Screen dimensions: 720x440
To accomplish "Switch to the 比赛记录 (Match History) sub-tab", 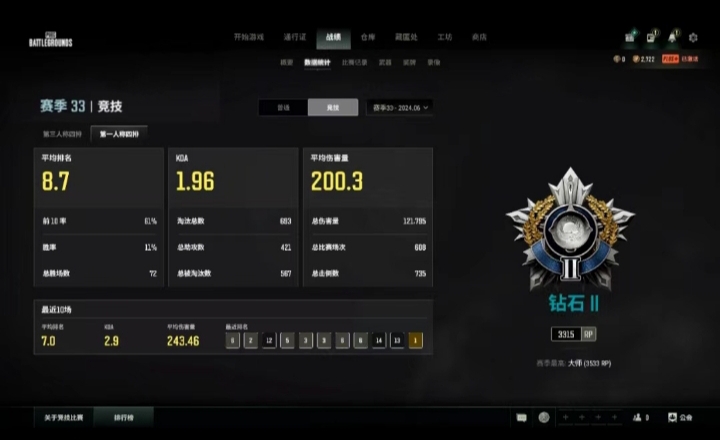I will click(354, 62).
